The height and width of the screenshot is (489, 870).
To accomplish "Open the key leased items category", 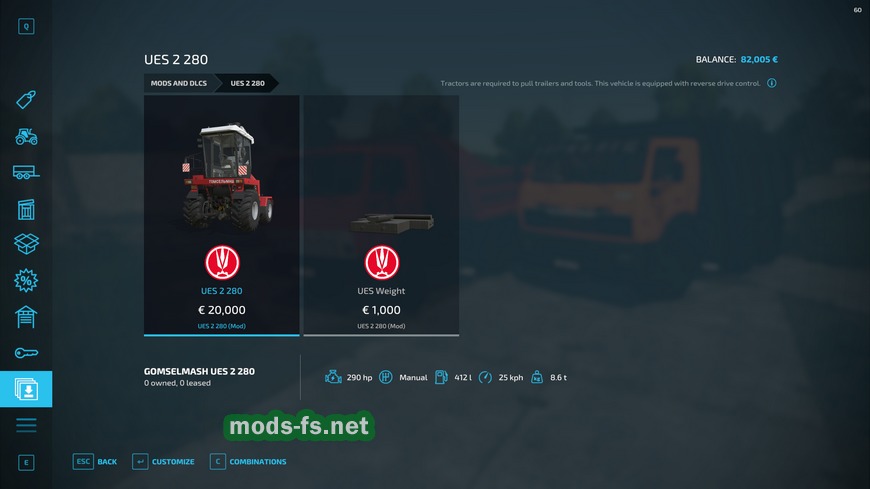I will pyautogui.click(x=26, y=353).
